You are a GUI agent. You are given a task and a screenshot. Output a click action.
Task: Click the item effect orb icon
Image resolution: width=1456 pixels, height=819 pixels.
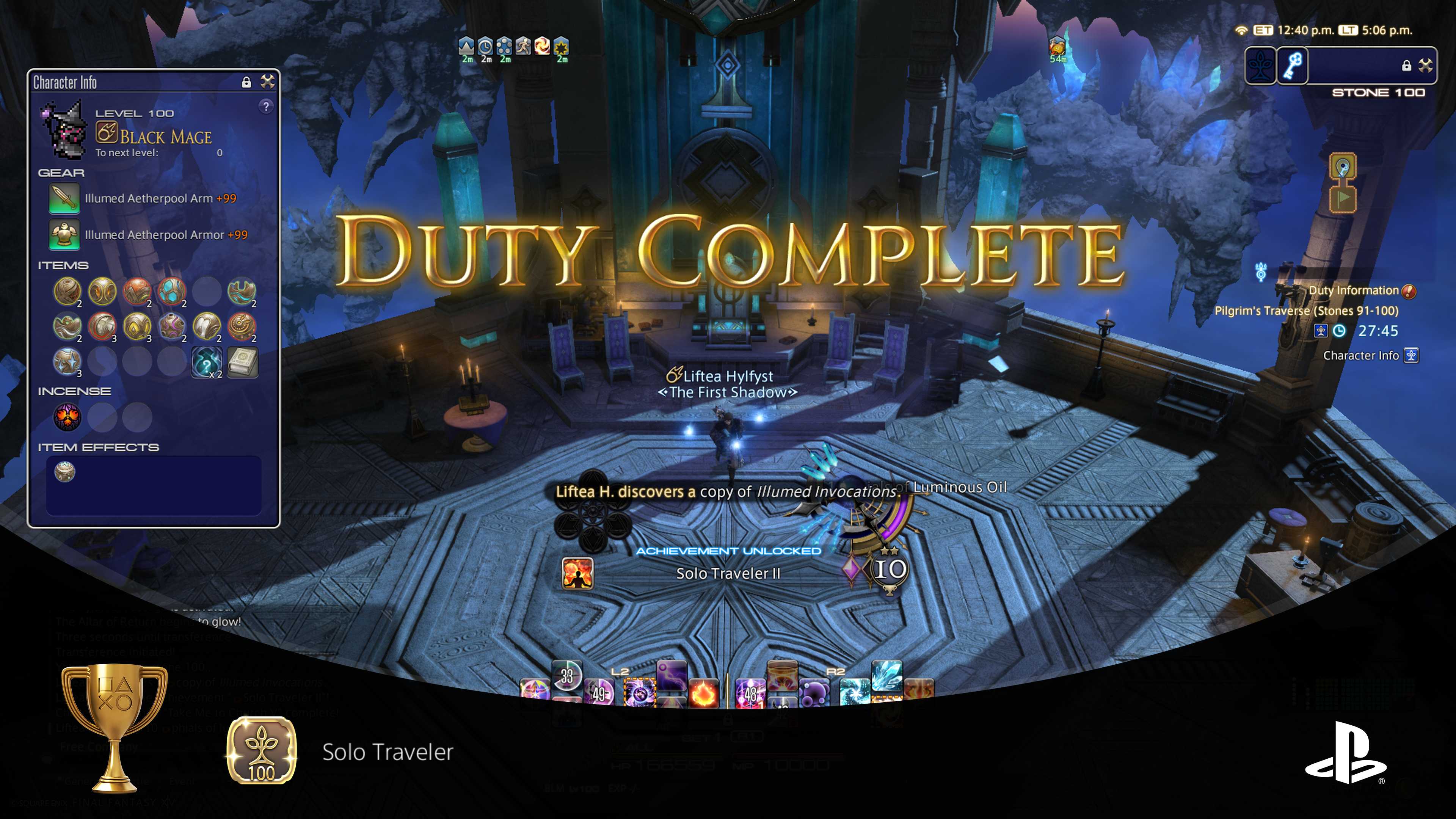65,471
